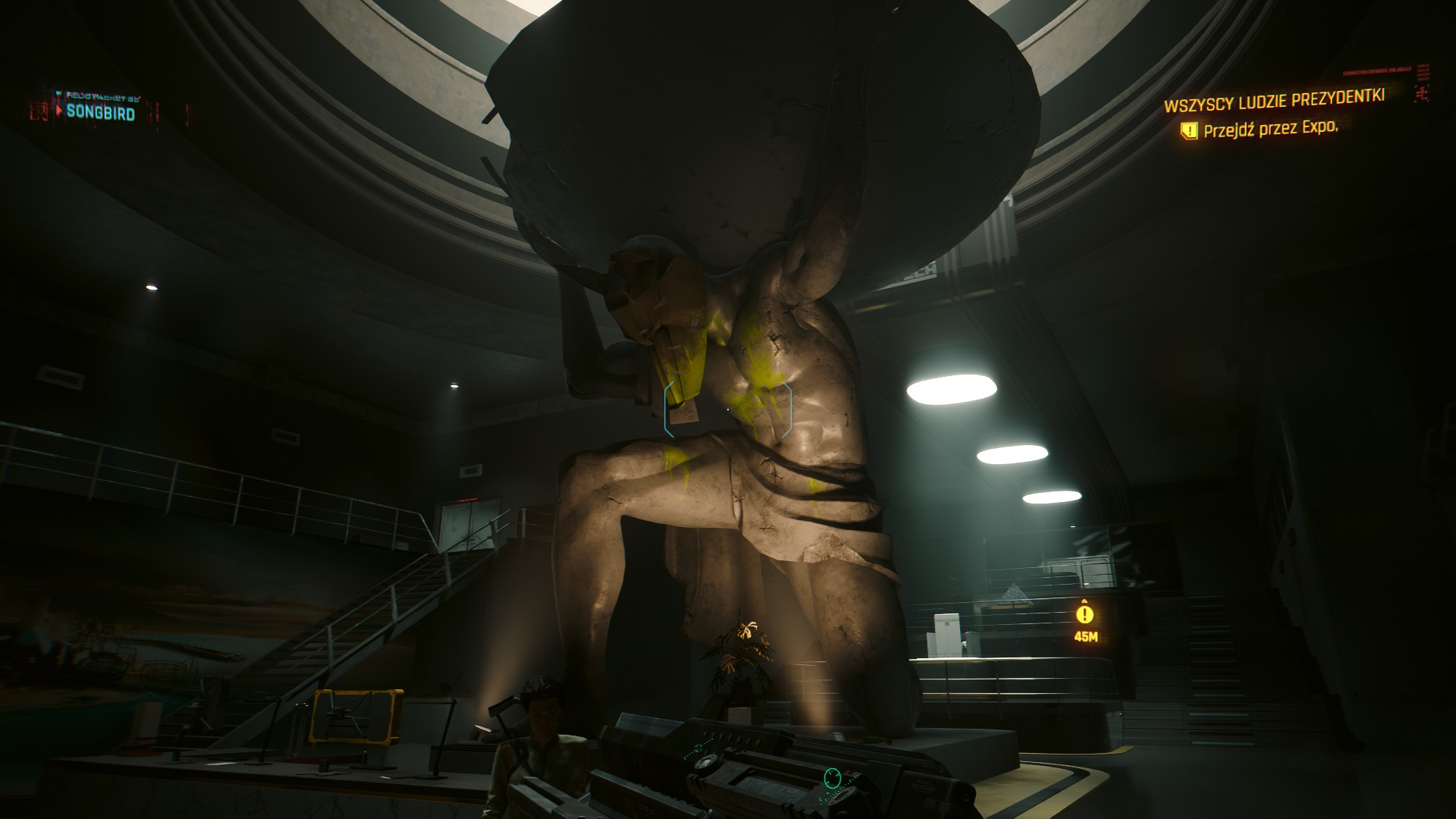Click the Songbird caller indicator

(x=100, y=113)
